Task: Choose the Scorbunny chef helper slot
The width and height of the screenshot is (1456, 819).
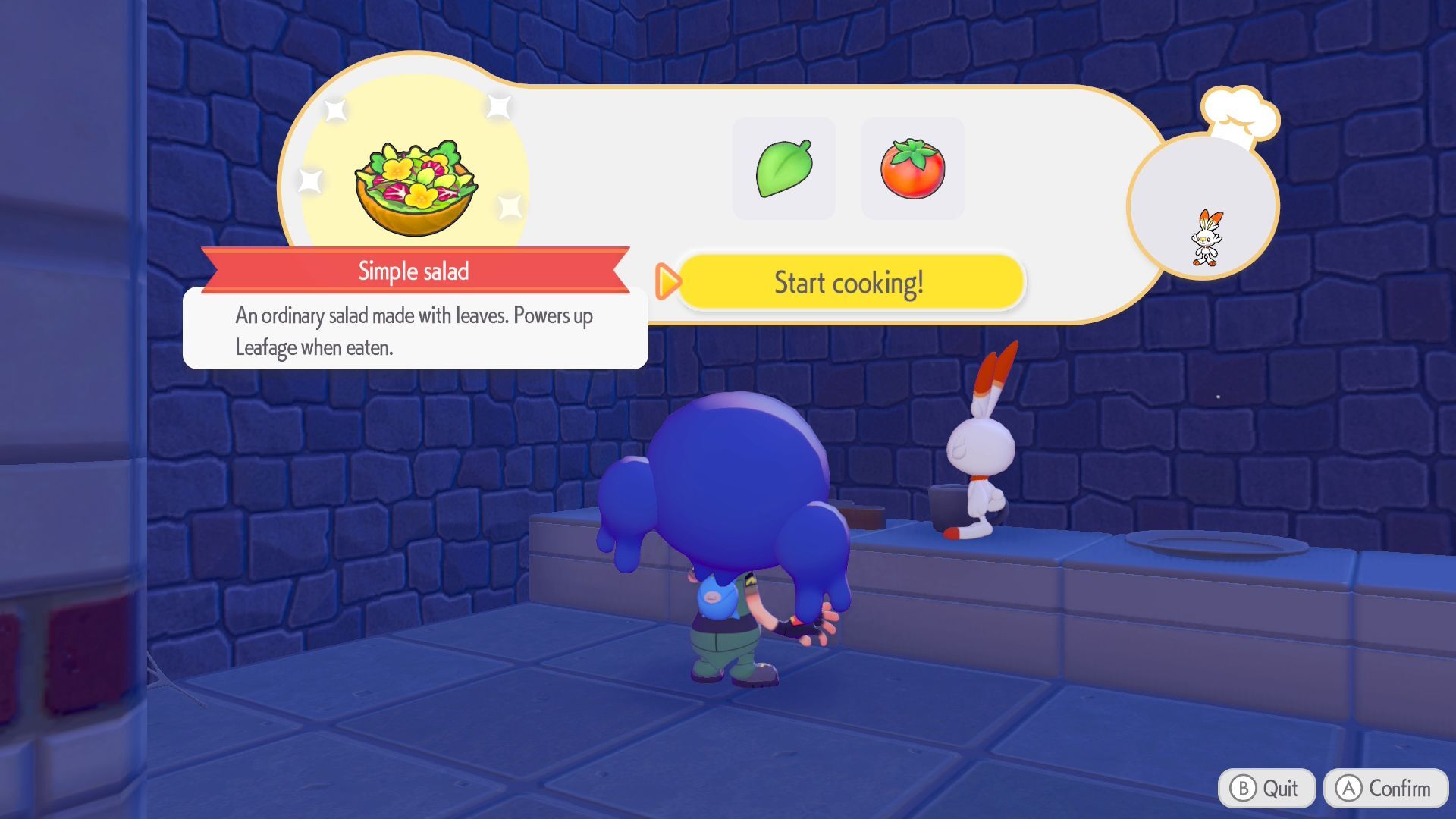Action: coord(1203,208)
